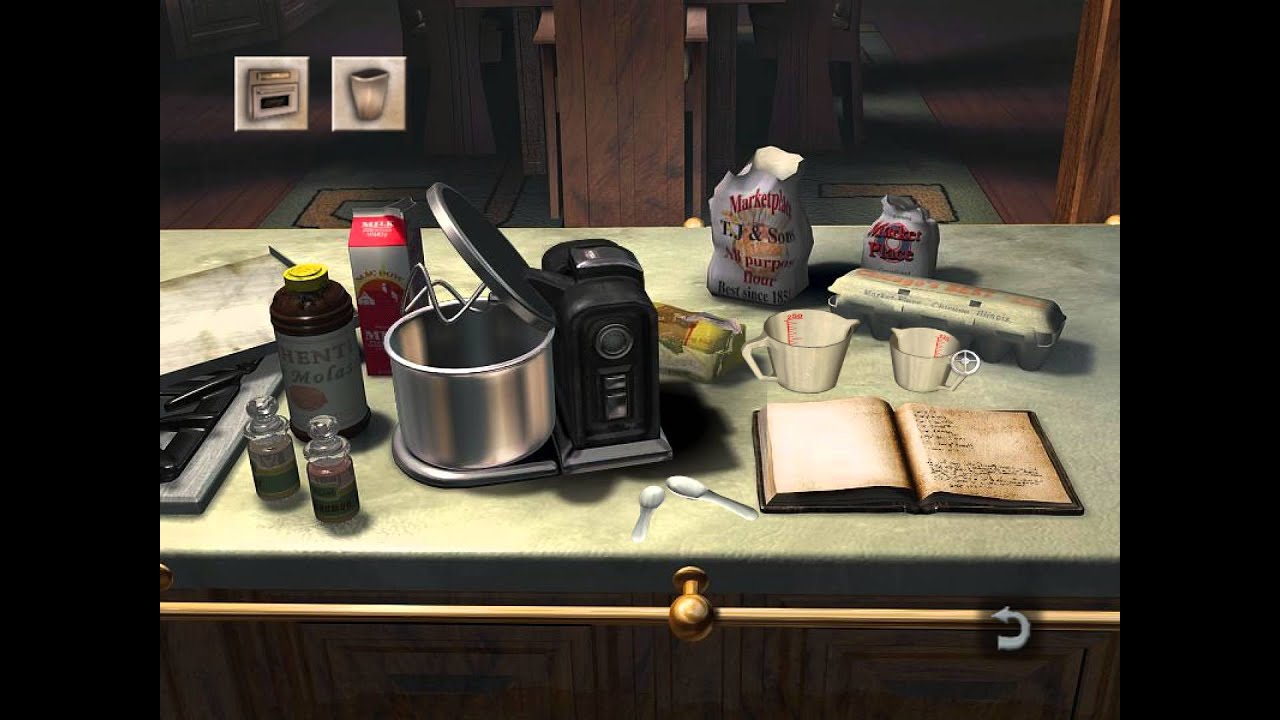The image size is (1280, 720).
Task: Open the oven inventory icon
Action: pyautogui.click(x=270, y=88)
